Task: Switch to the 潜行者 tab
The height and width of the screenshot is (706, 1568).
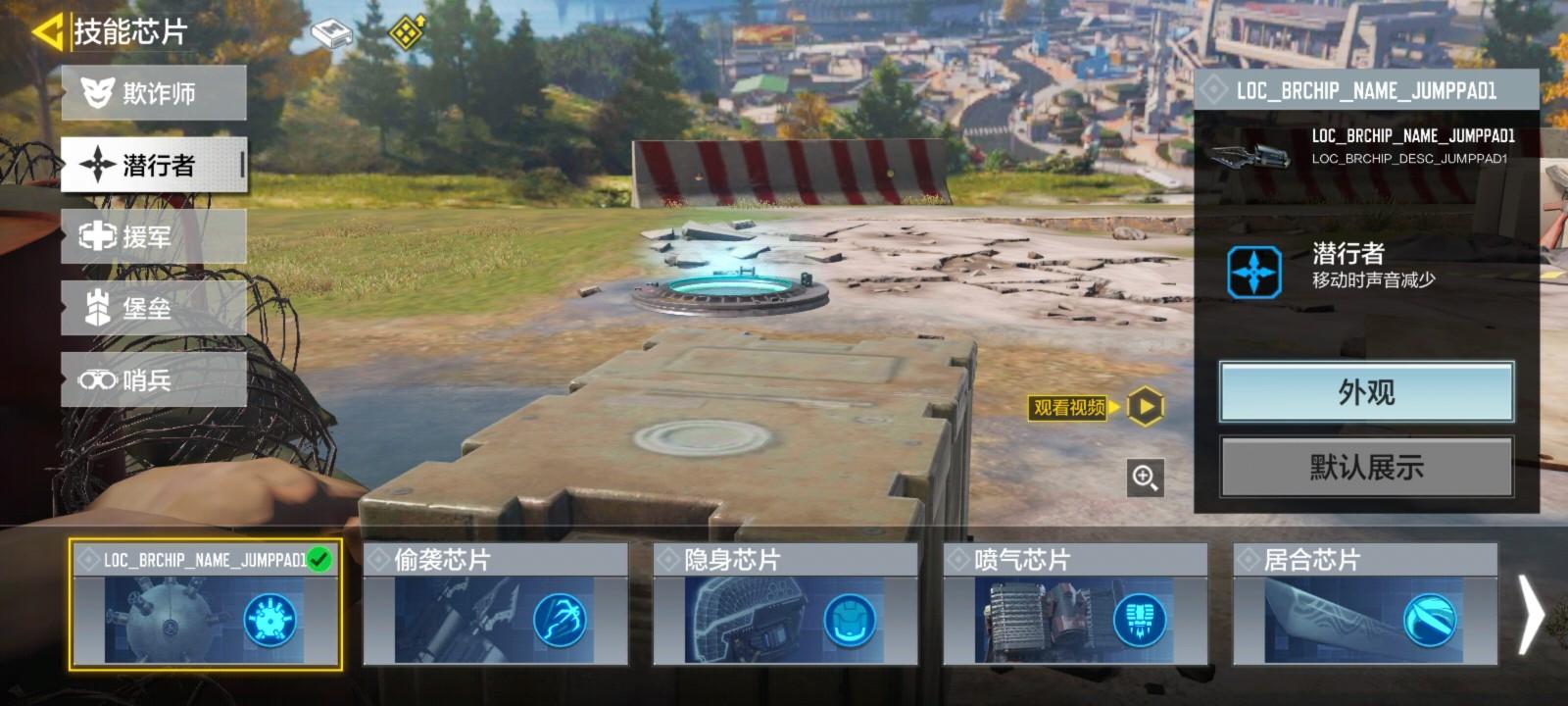Action: click(x=152, y=166)
